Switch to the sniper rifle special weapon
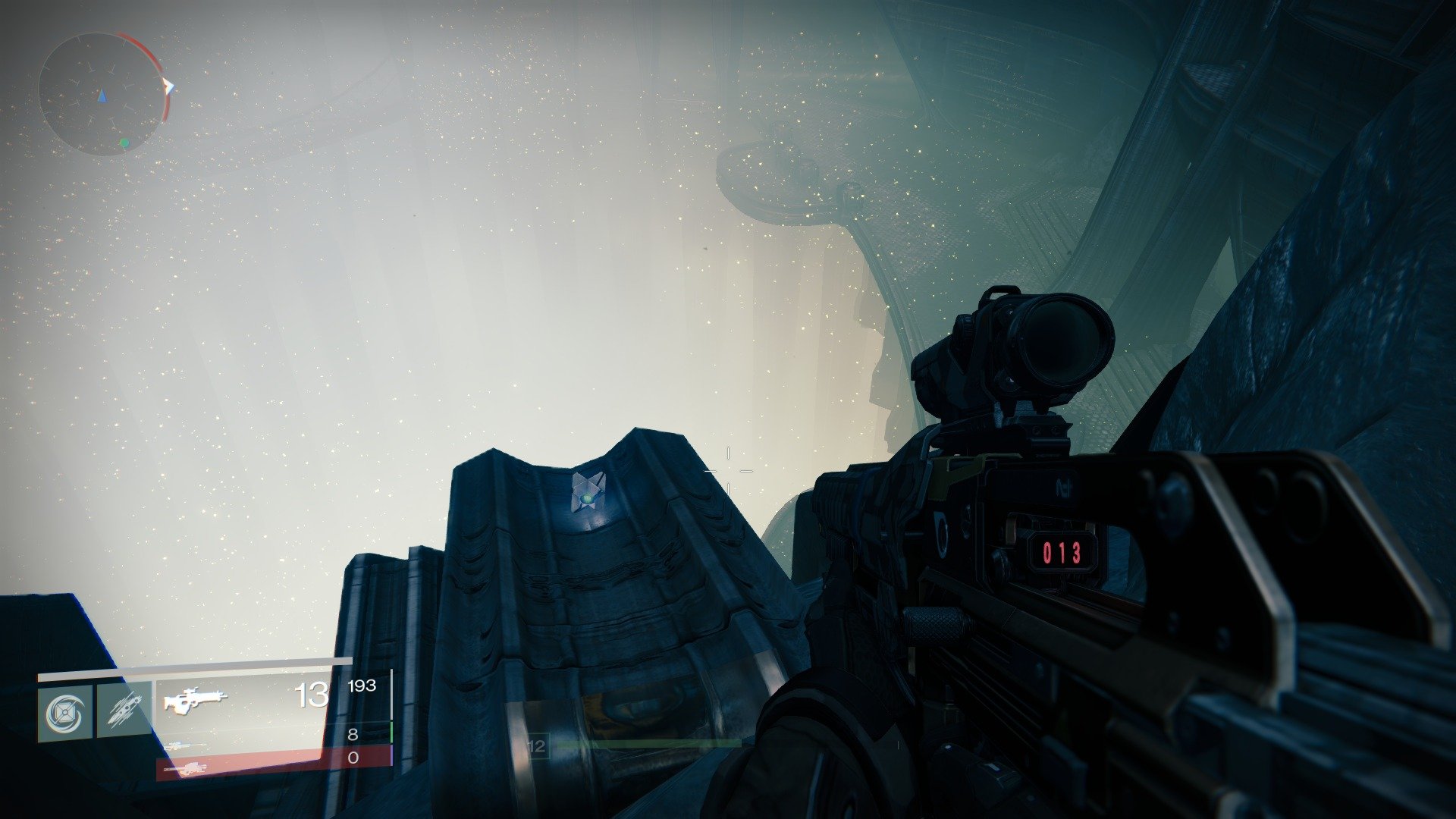This screenshot has height=819, width=1456. [184, 745]
